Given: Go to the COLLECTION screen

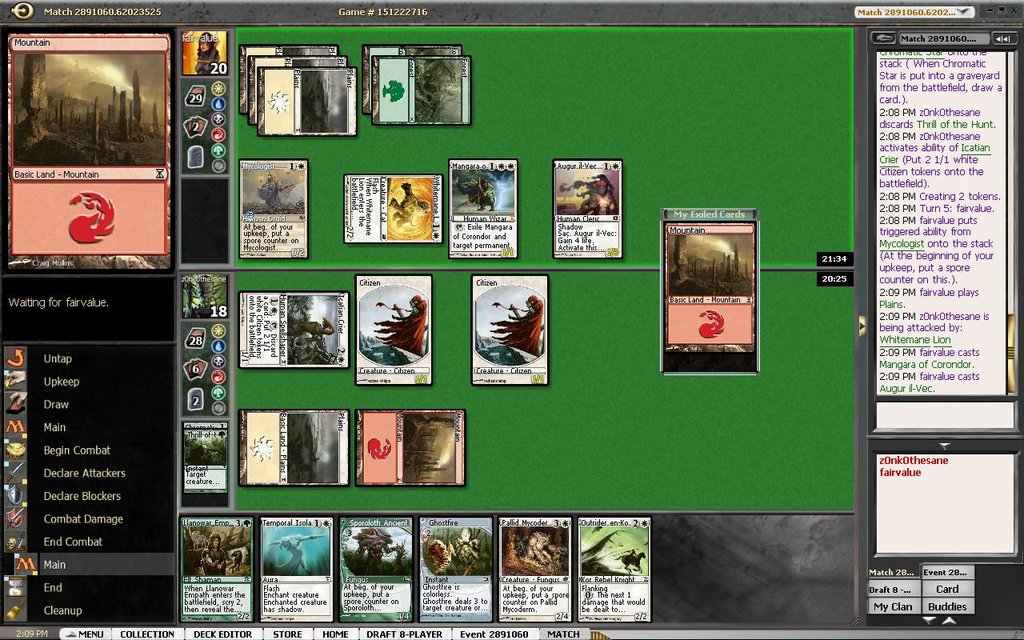Looking at the screenshot, I should pyautogui.click(x=147, y=633).
